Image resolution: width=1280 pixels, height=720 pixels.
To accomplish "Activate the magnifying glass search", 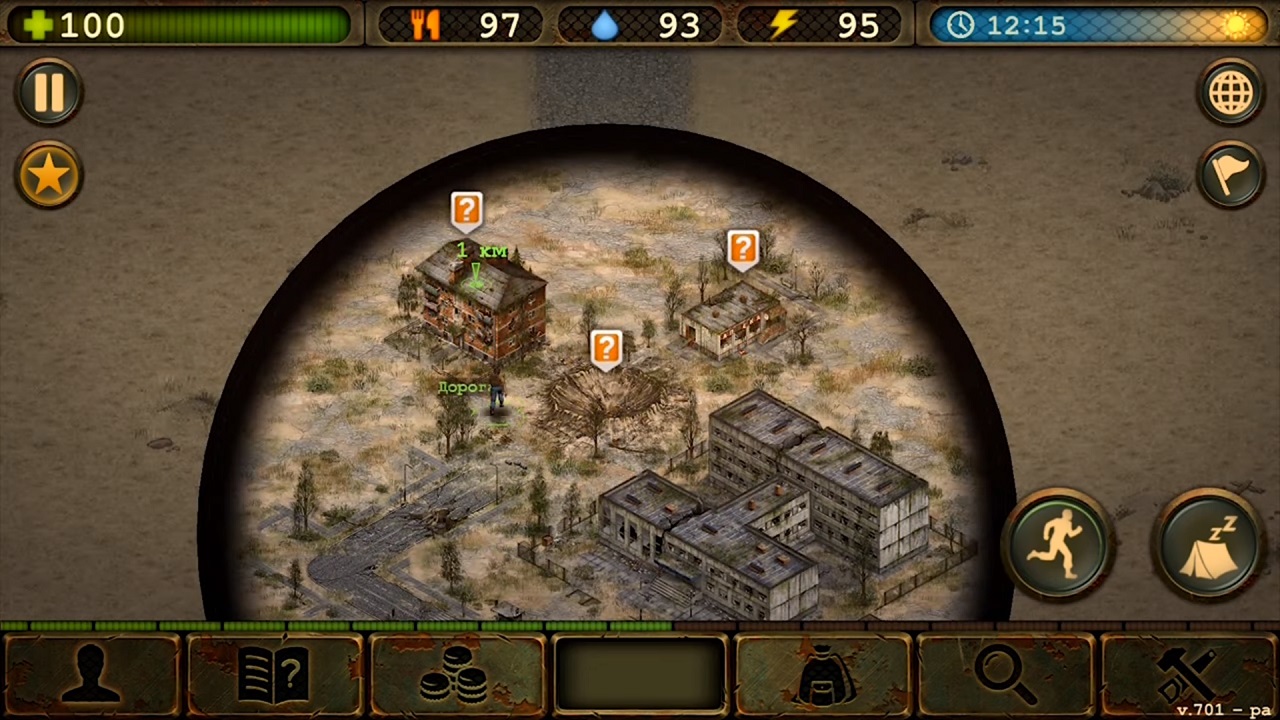I will click(1005, 674).
